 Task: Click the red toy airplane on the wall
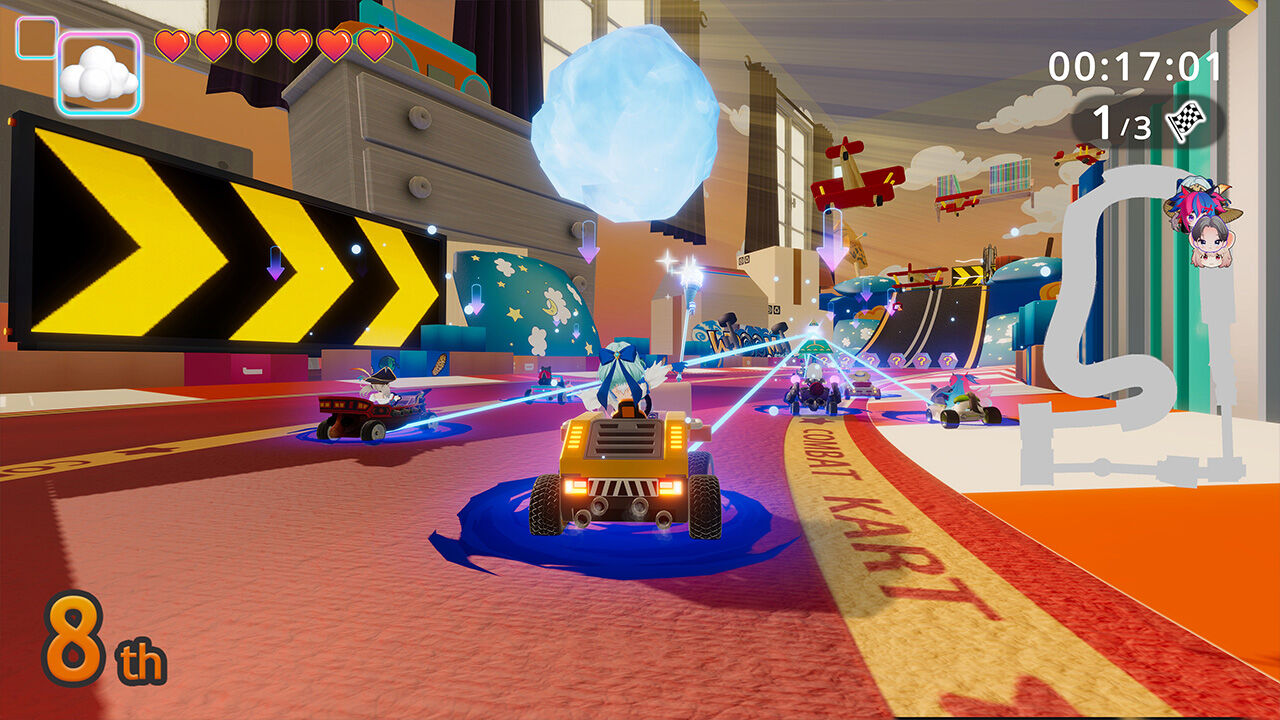point(855,175)
